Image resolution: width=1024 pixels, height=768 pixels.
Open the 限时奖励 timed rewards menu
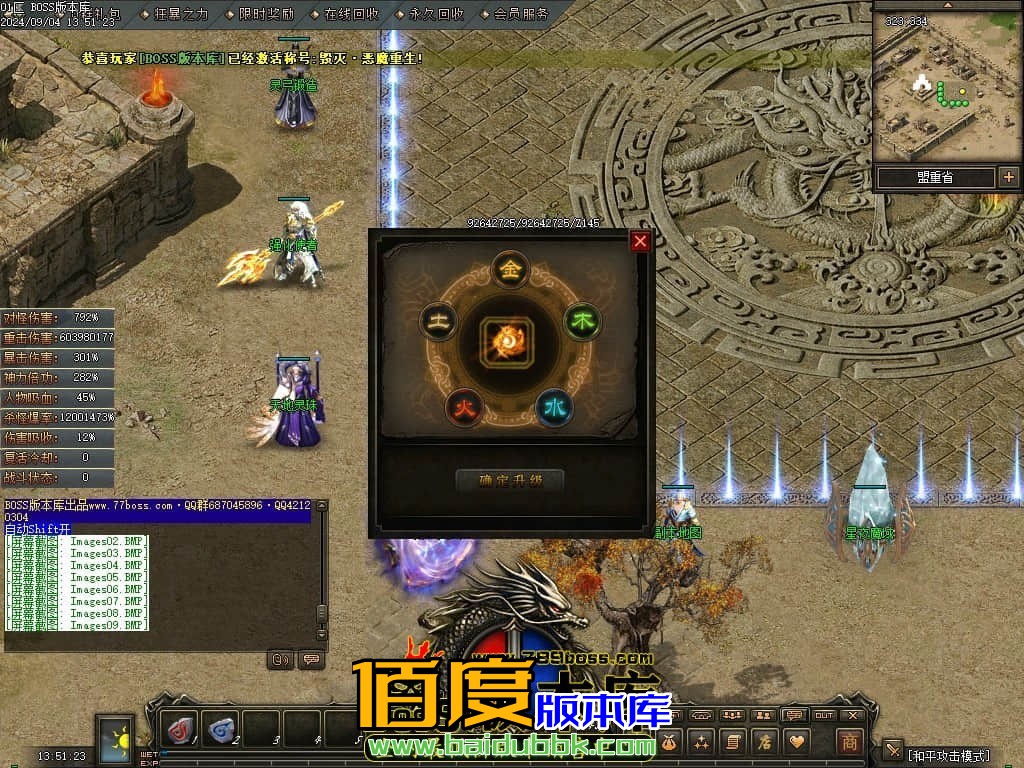267,14
